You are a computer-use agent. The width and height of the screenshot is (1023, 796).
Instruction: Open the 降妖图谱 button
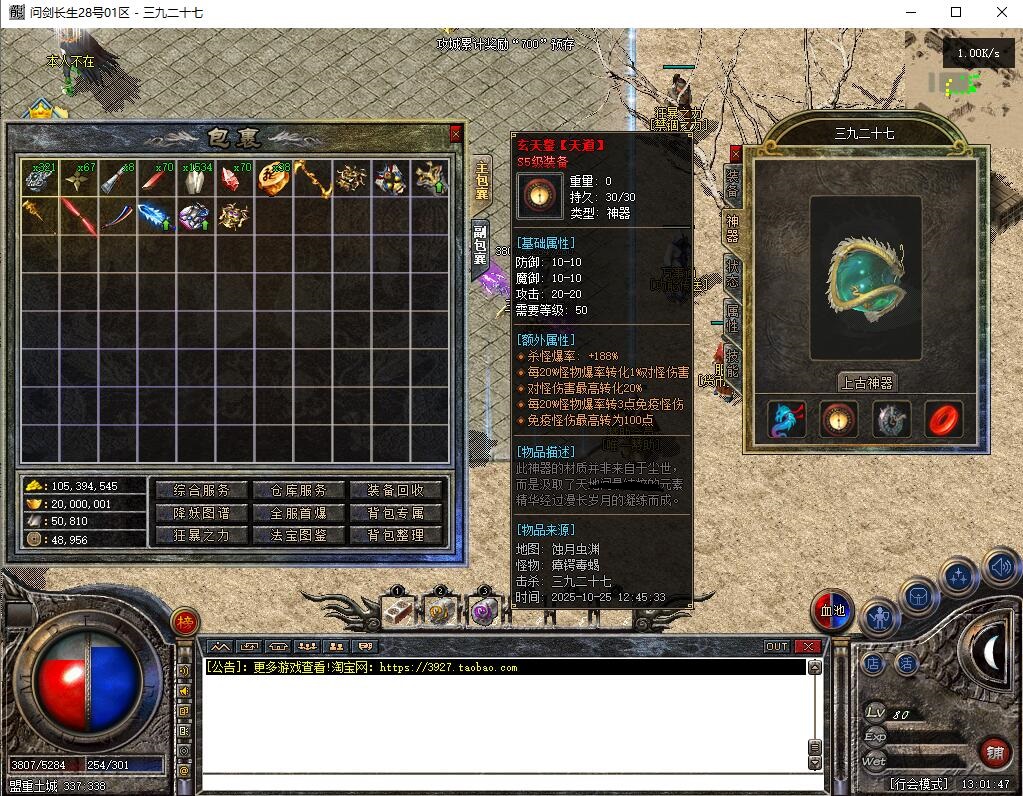(201, 513)
